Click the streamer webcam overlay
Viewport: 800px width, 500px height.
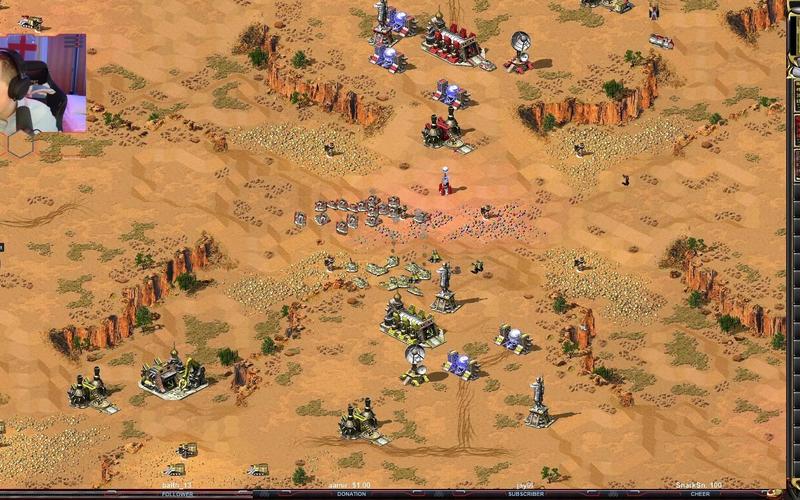click(42, 83)
